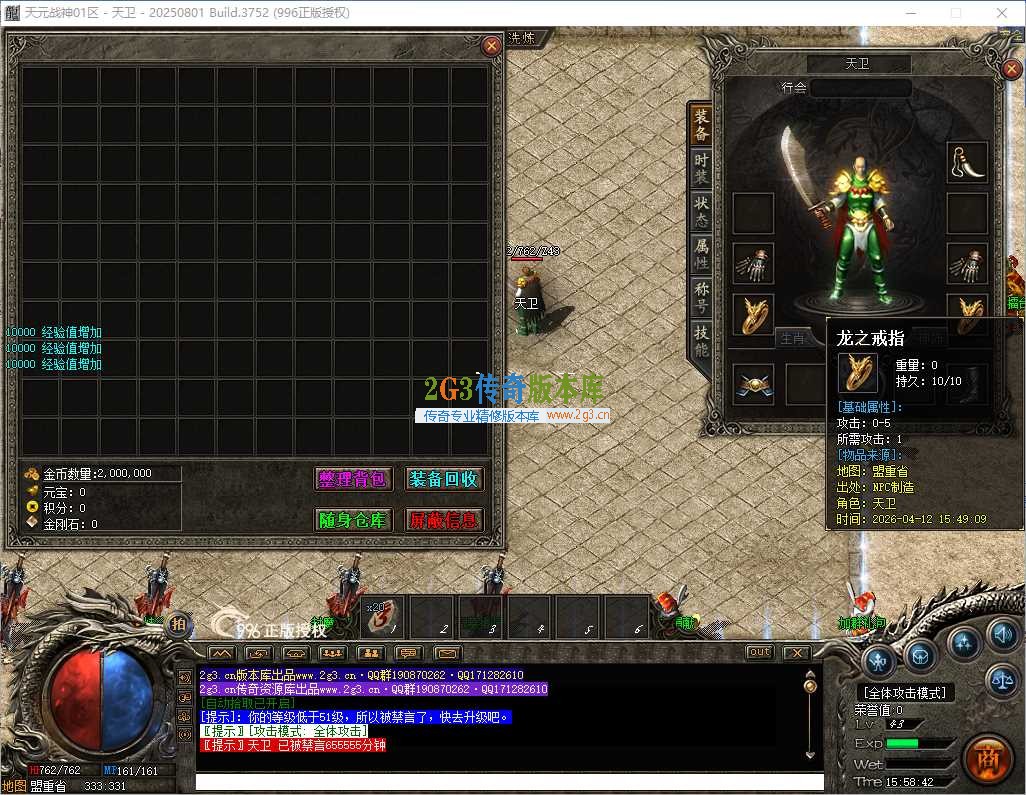
Task: Close the inventory bag window
Action: (491, 46)
